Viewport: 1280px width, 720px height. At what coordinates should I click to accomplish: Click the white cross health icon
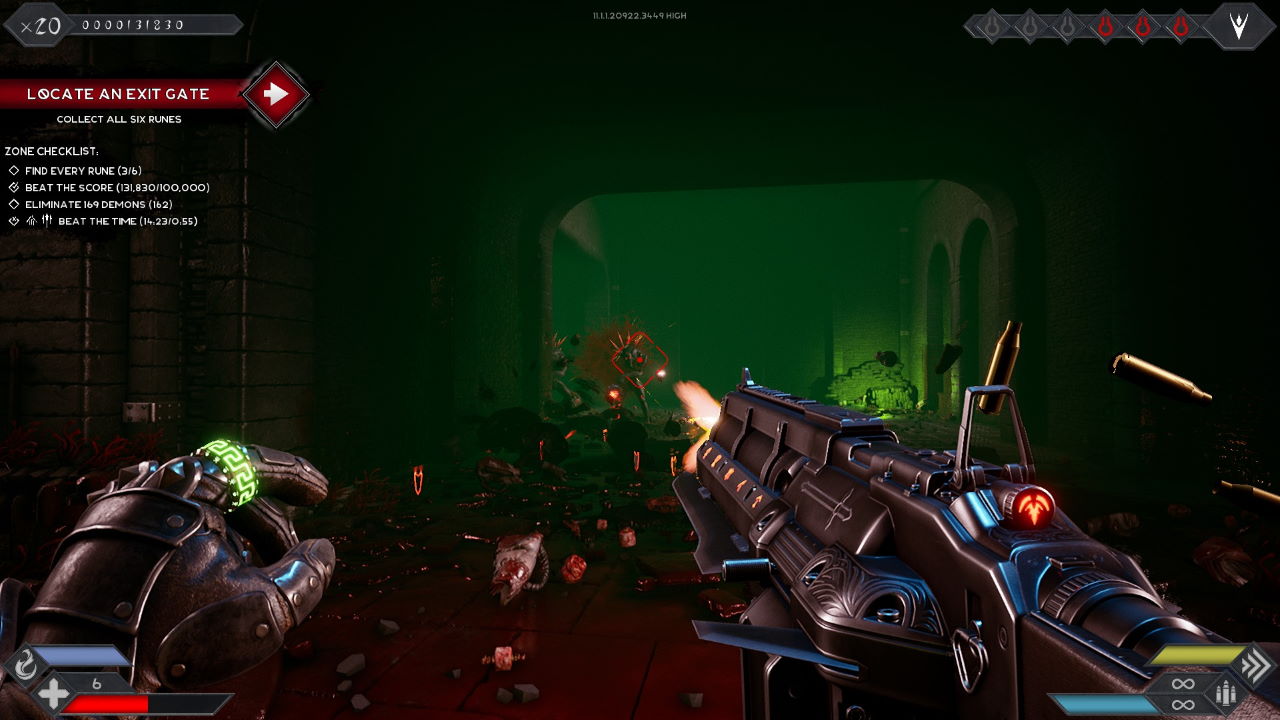pos(53,692)
